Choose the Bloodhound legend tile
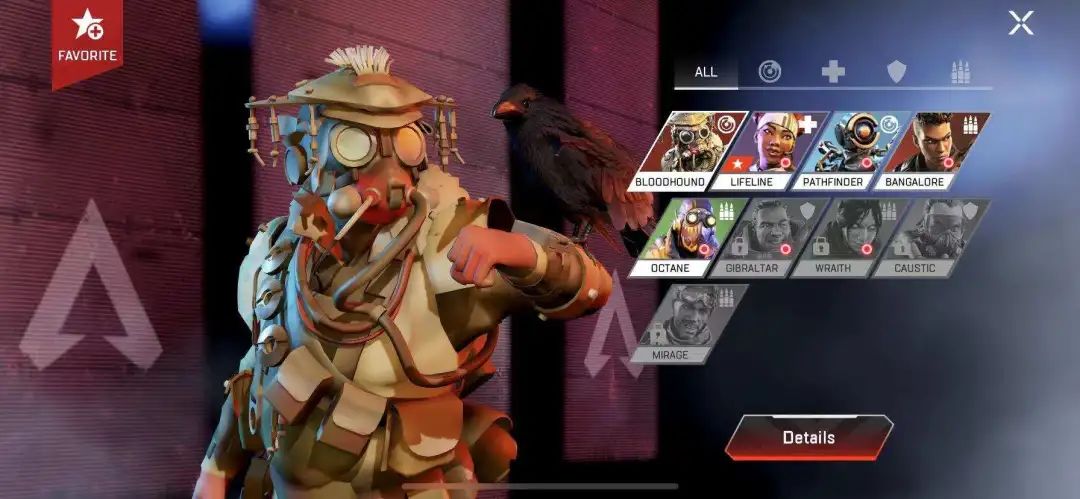Viewport: 1080px width, 499px height. [x=688, y=148]
